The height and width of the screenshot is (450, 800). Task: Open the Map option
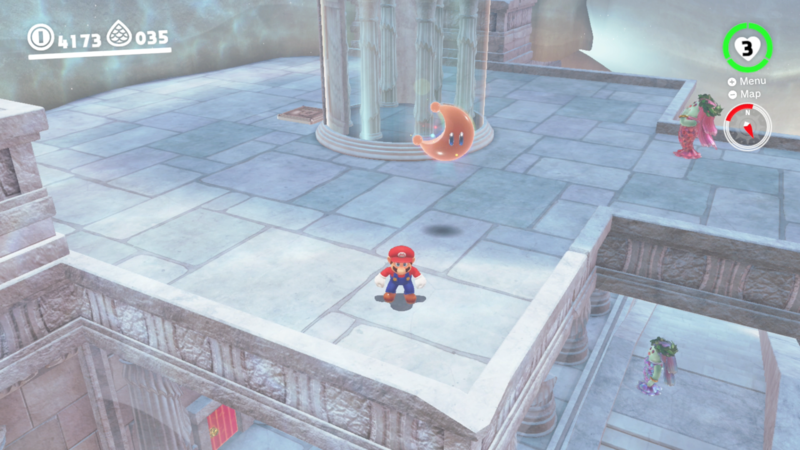[x=748, y=94]
